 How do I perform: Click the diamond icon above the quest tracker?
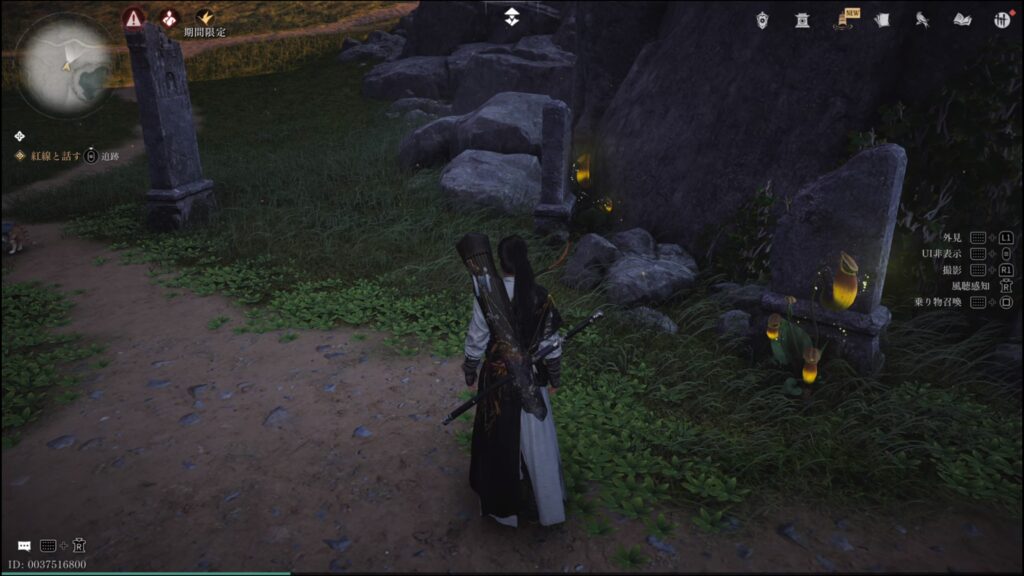[20, 136]
